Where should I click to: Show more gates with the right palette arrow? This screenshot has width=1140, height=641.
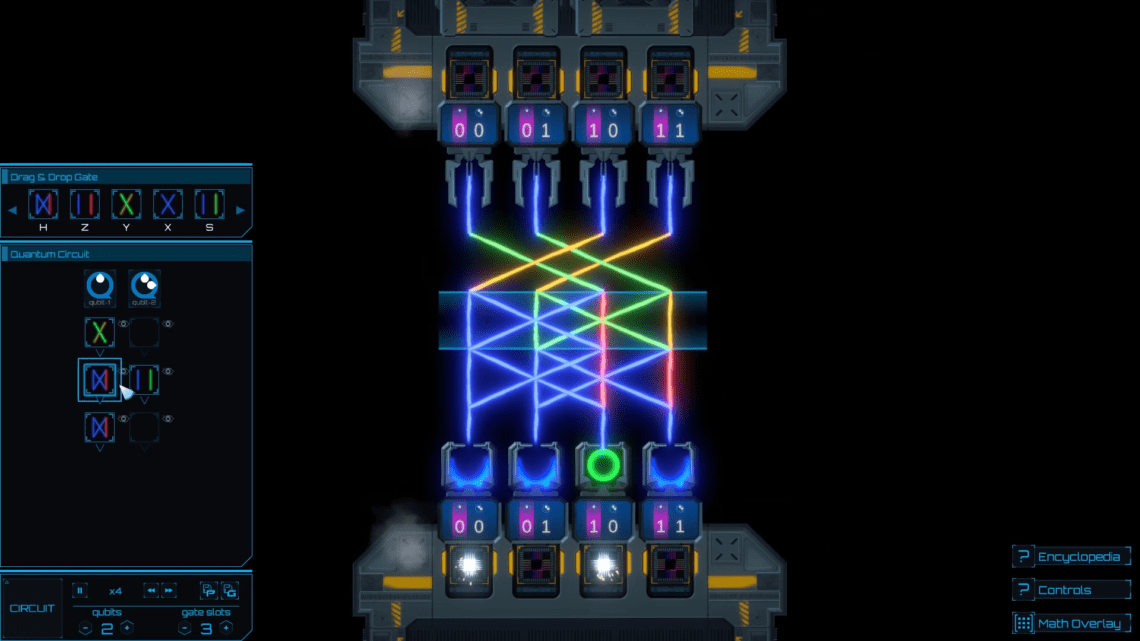point(240,210)
